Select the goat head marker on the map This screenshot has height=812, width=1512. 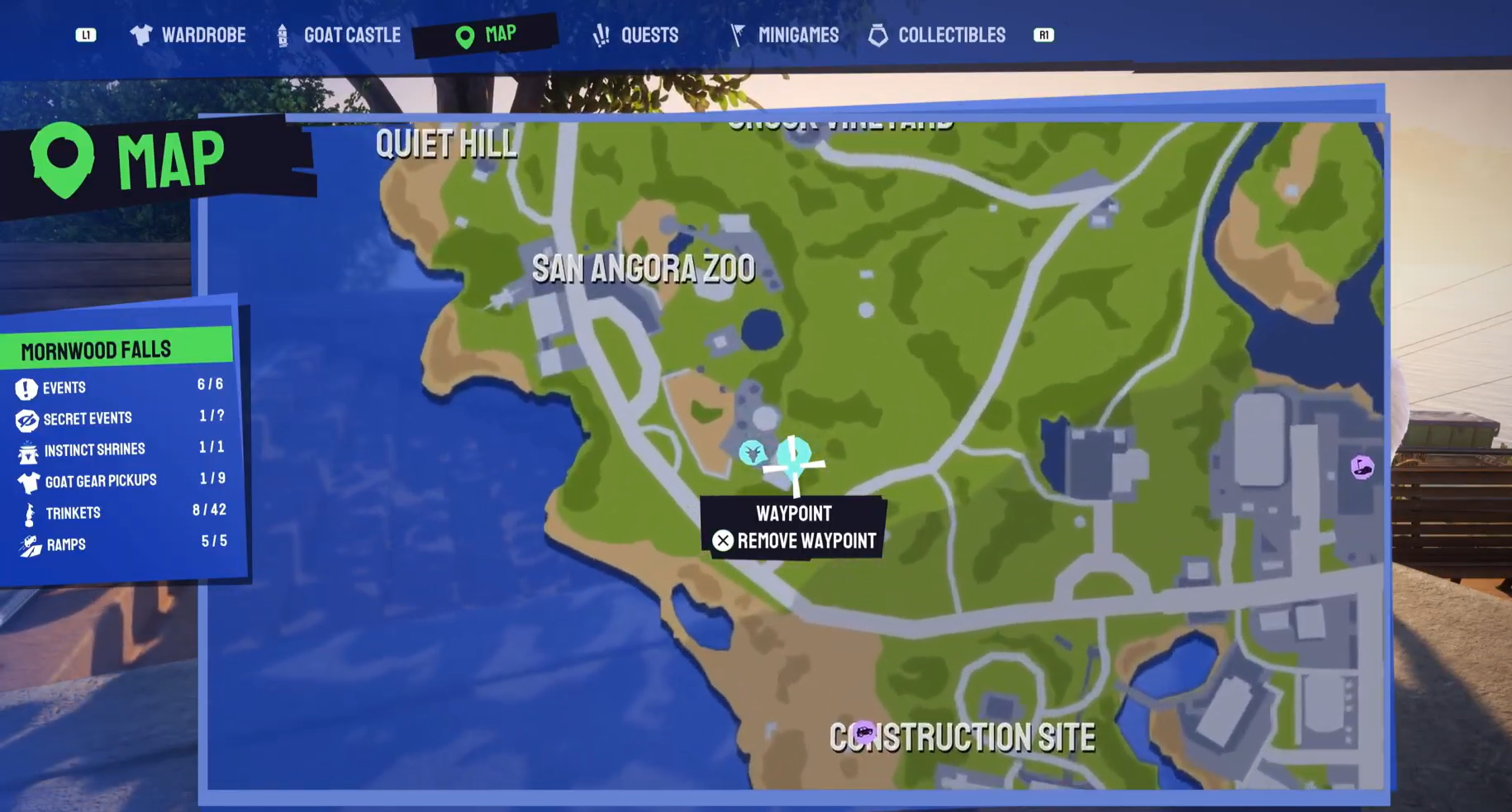coord(752,453)
